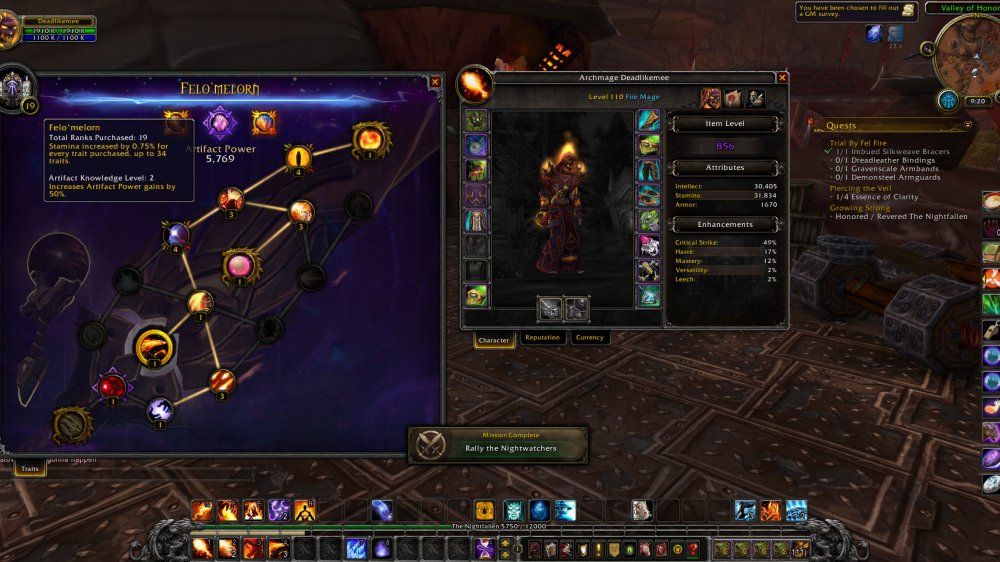1000x562 pixels.
Task: Open the Growing Strong quest entry
Action: coord(858,208)
